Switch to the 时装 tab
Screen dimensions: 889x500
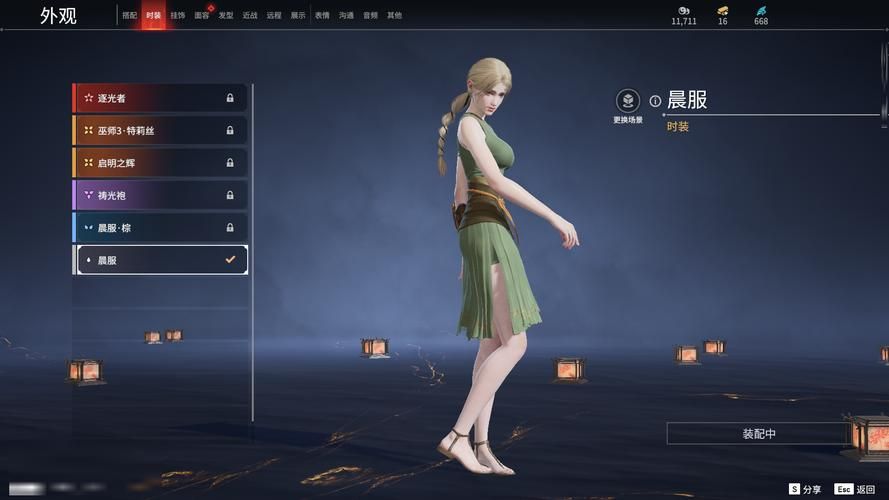click(153, 16)
